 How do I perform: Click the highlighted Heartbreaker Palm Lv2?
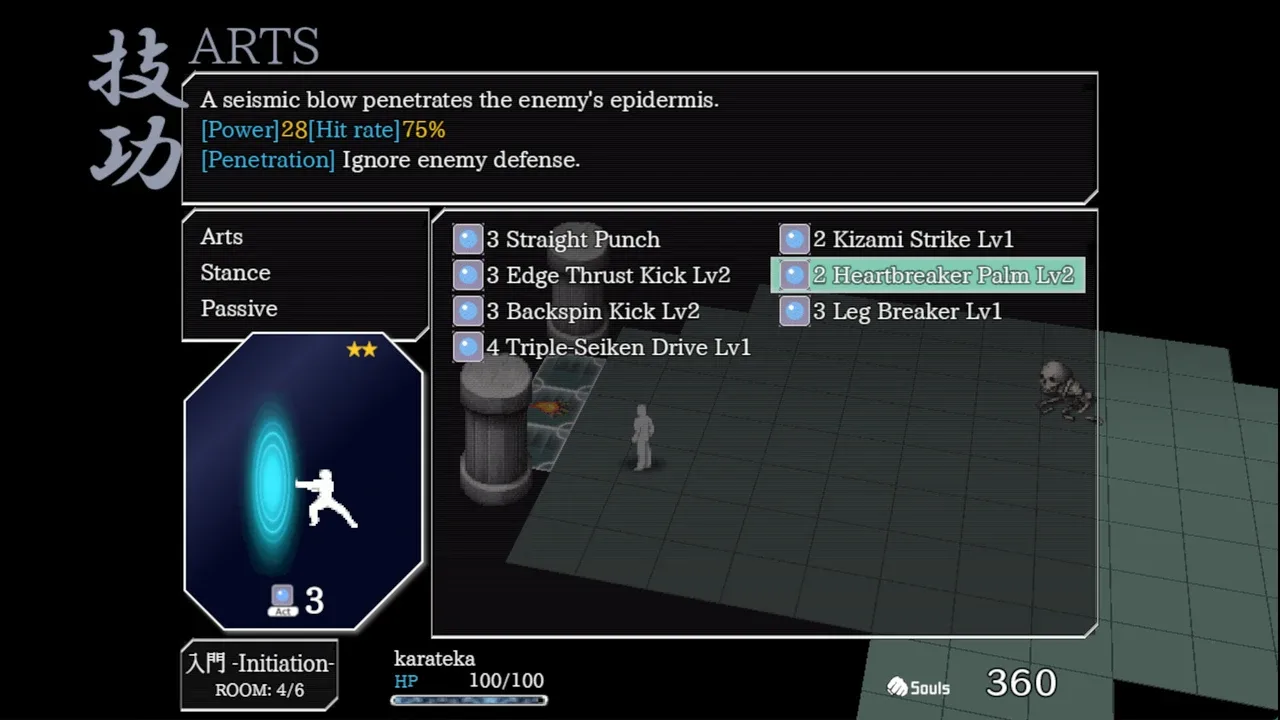942,276
